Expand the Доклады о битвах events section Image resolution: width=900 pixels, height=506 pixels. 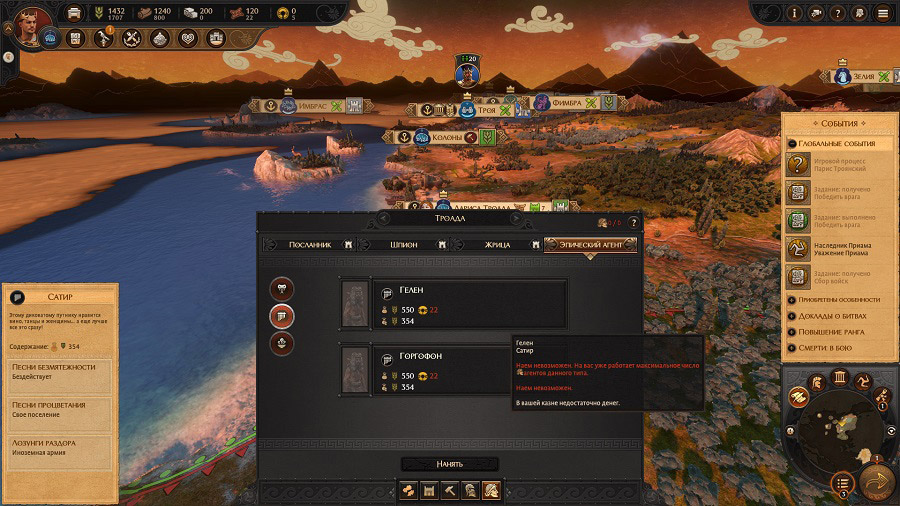point(833,315)
